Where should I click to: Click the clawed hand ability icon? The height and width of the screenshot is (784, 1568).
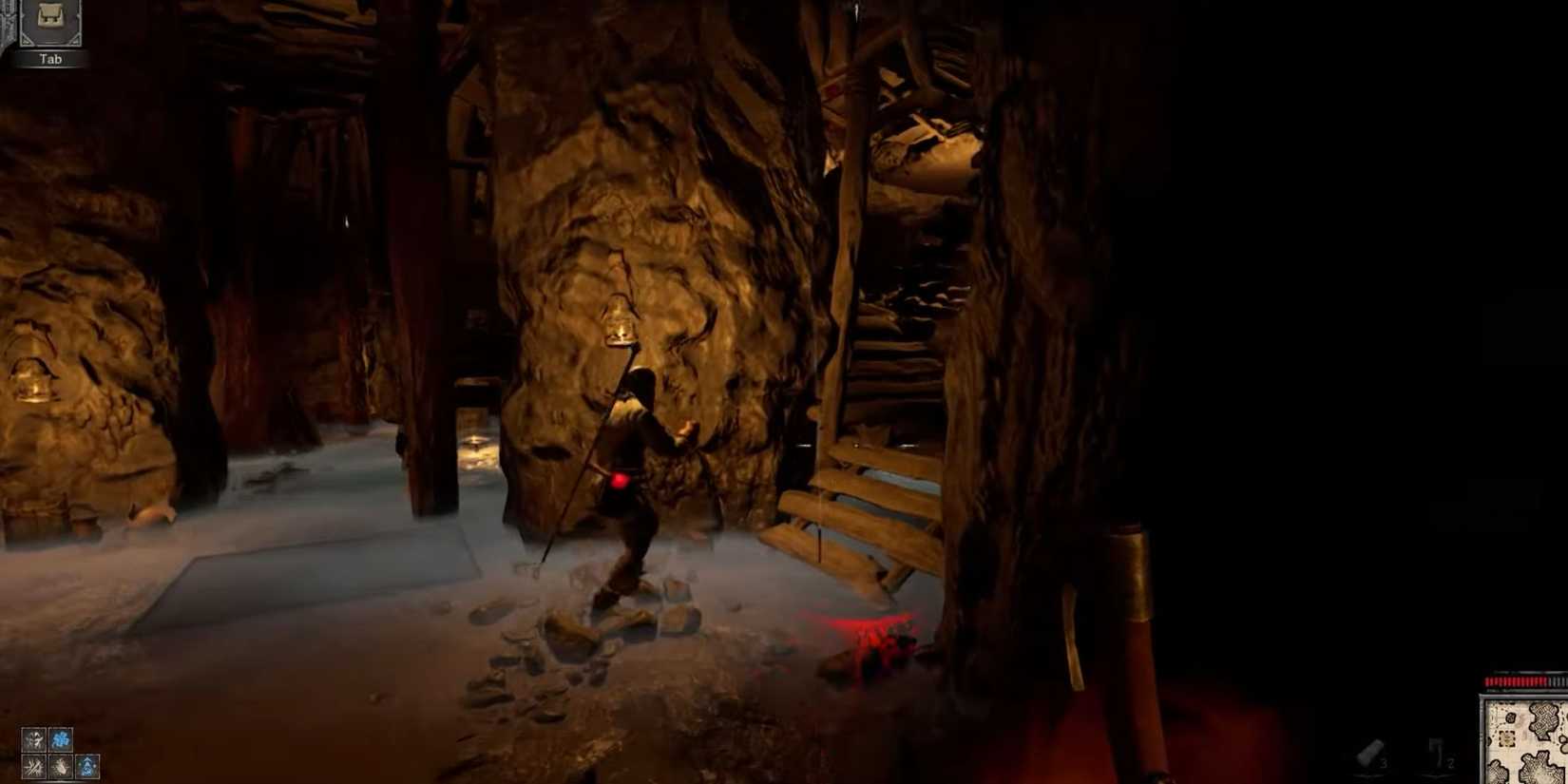[x=60, y=766]
